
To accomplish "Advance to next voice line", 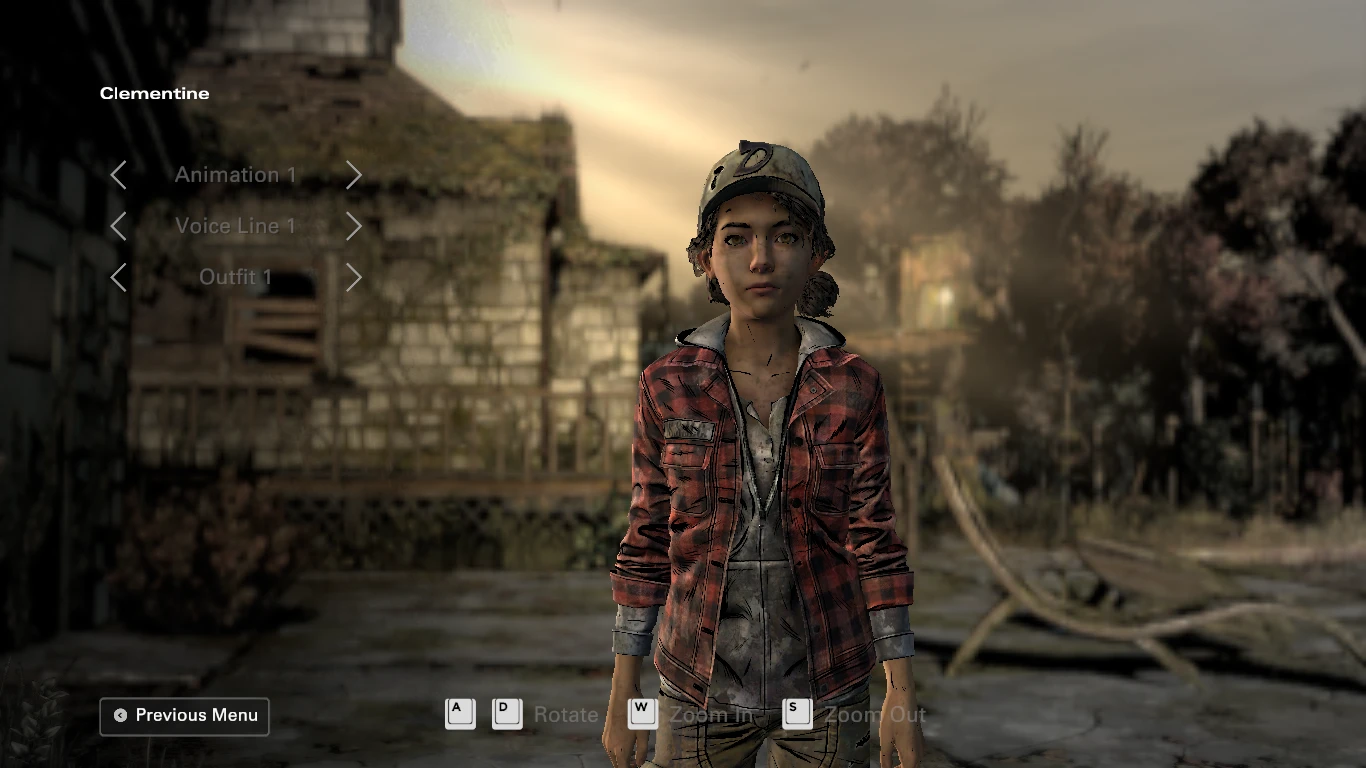I will 353,226.
